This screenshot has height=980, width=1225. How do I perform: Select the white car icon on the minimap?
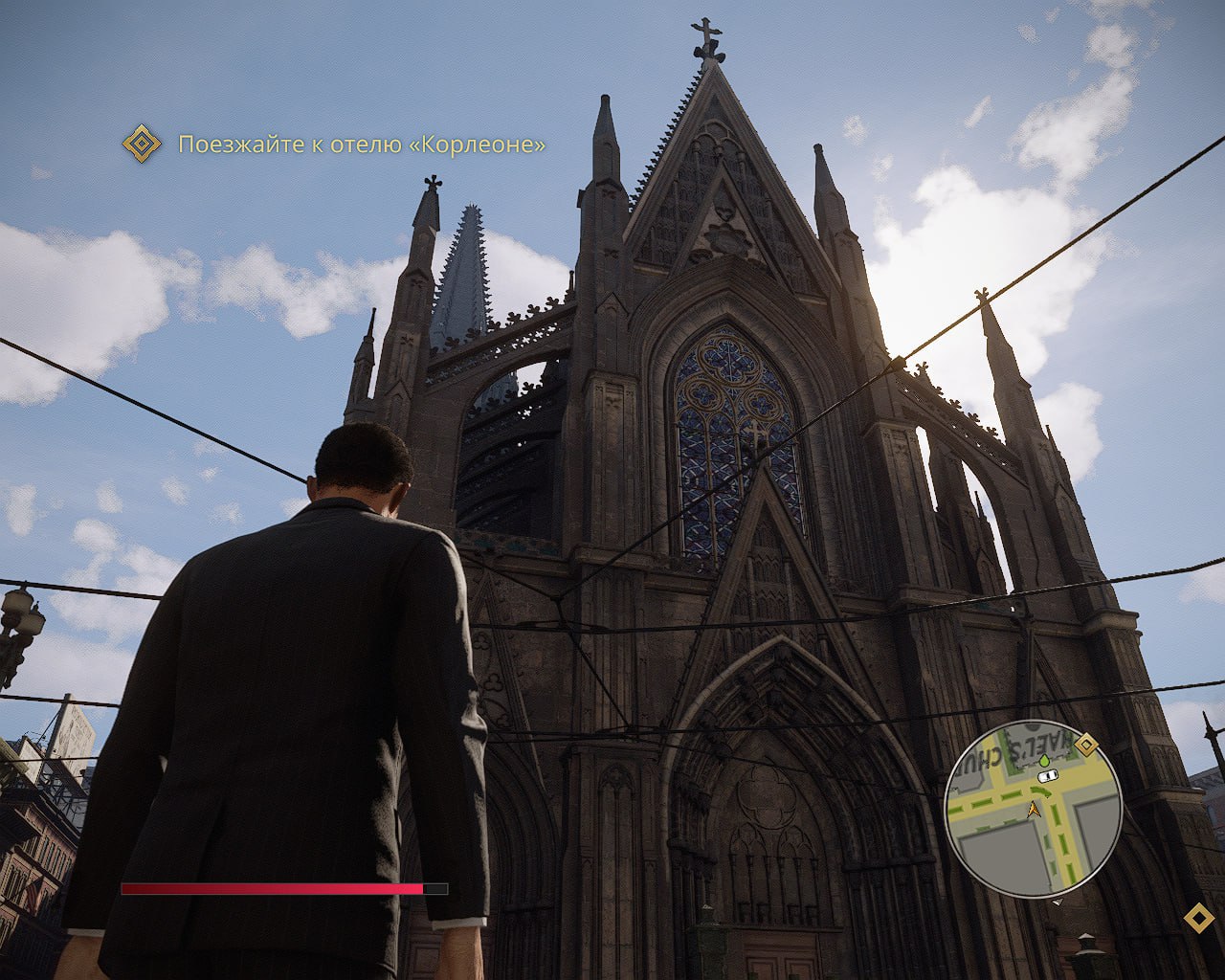1048,776
